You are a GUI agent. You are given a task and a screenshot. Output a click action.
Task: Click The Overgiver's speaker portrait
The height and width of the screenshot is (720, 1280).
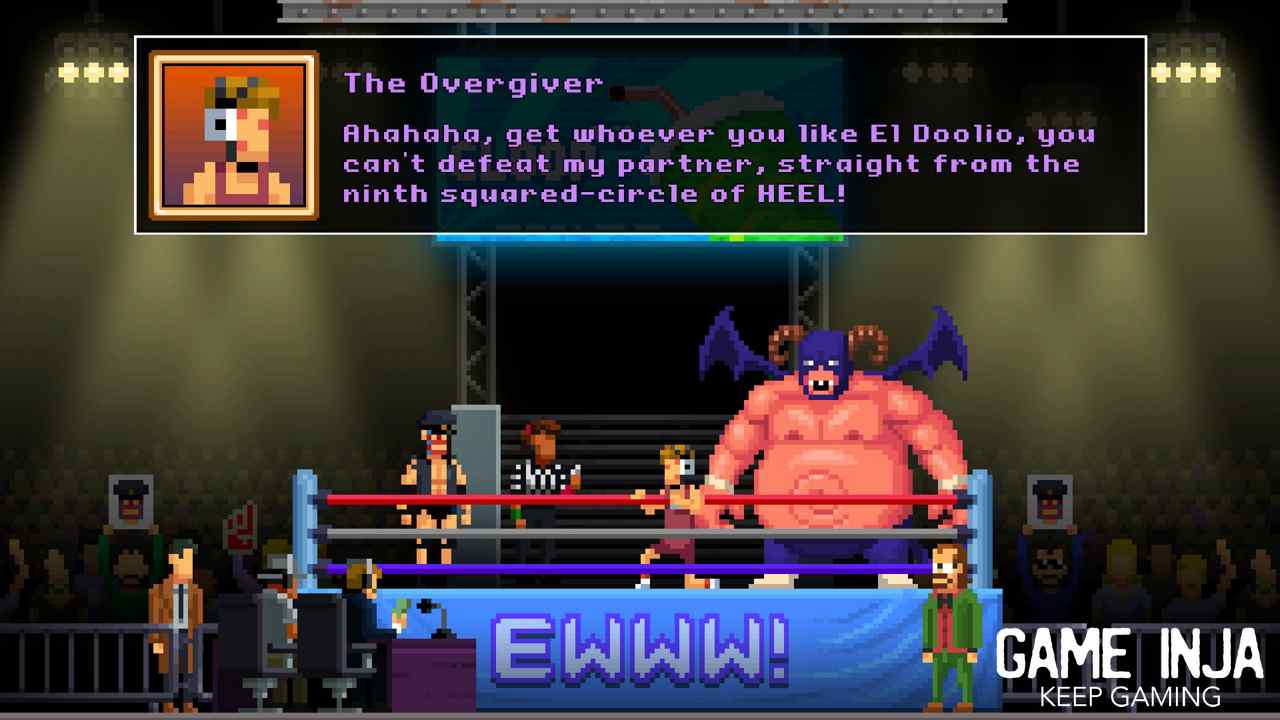234,136
